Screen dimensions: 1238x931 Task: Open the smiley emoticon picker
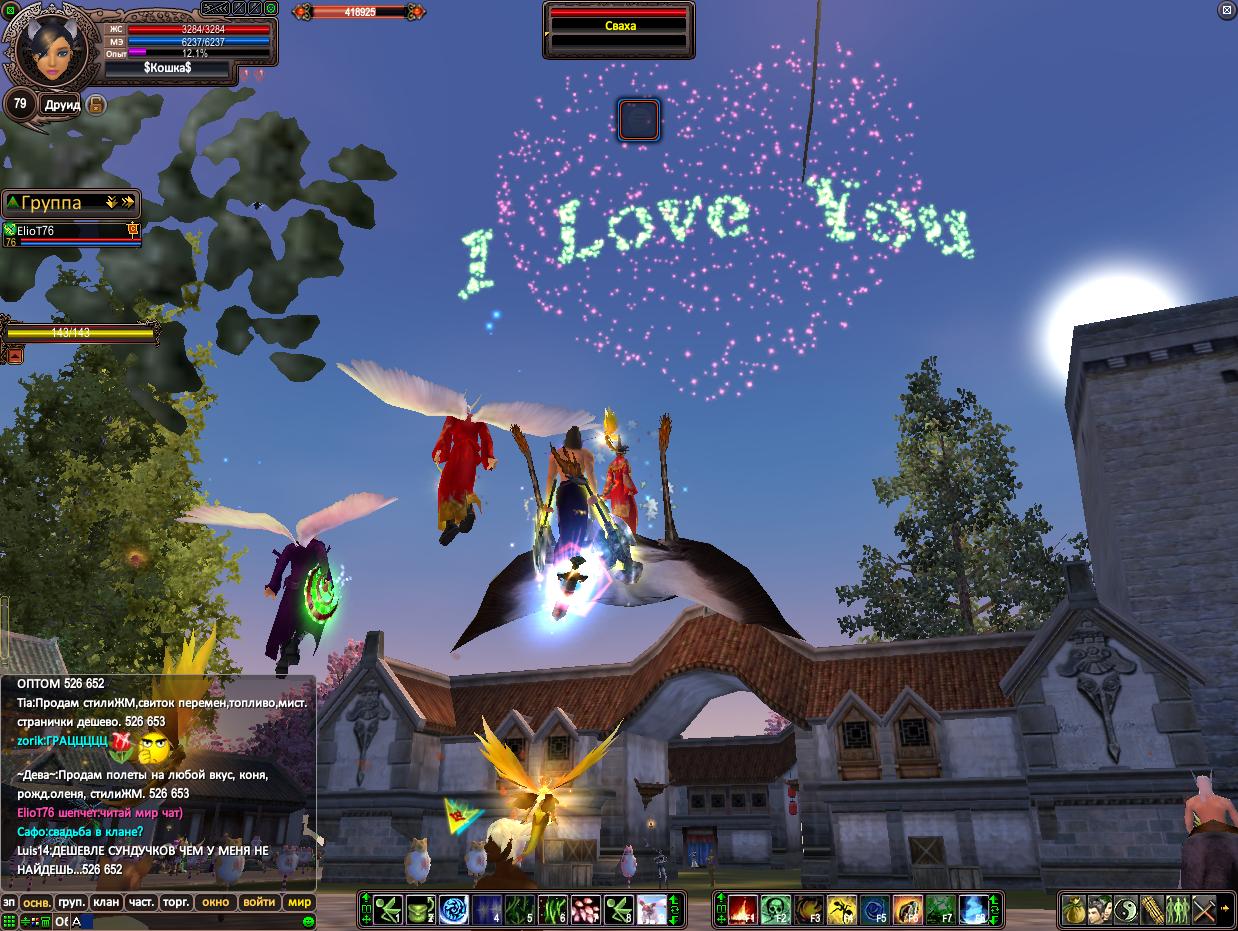[x=309, y=921]
